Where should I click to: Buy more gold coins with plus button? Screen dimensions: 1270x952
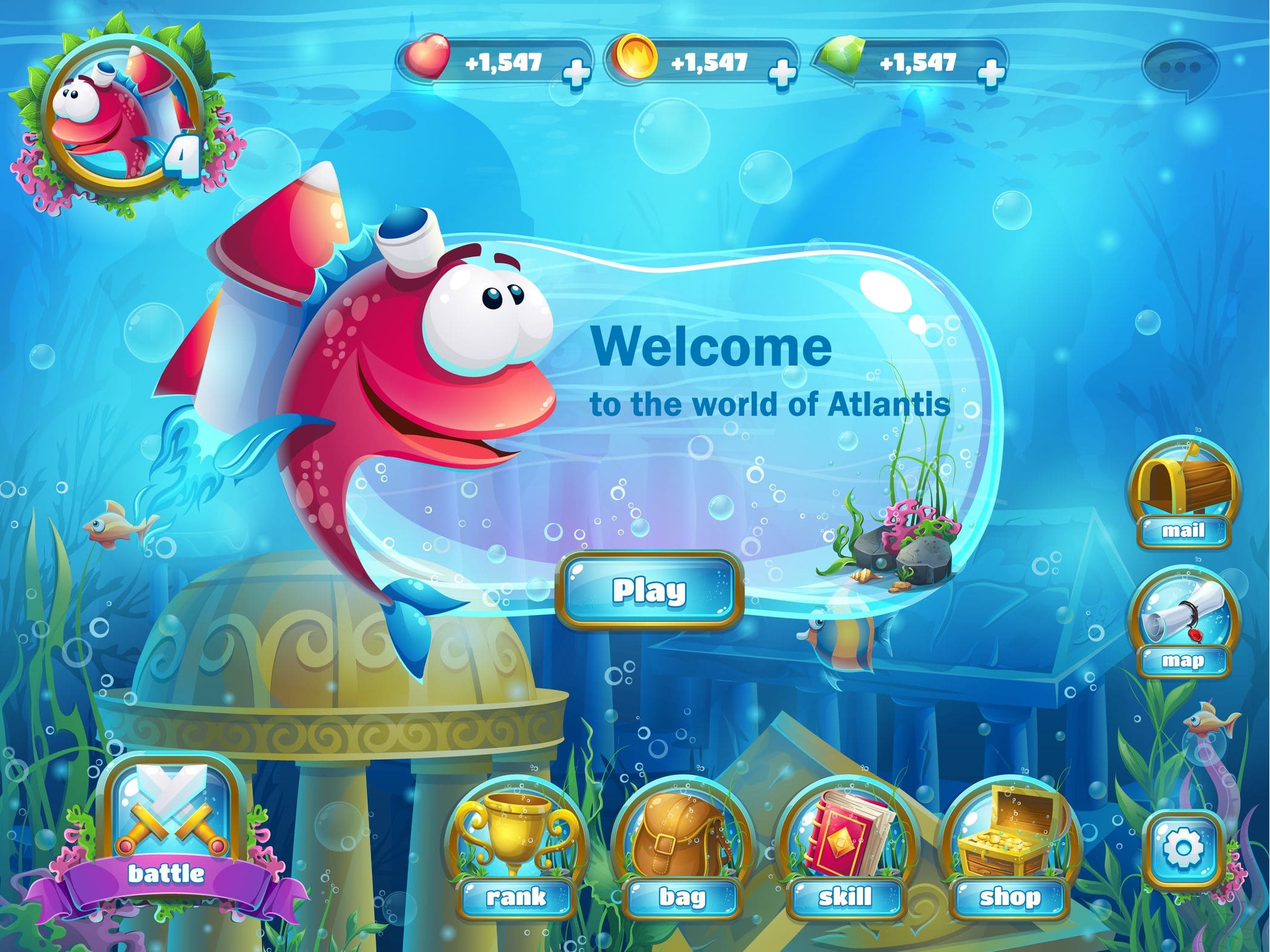[781, 73]
